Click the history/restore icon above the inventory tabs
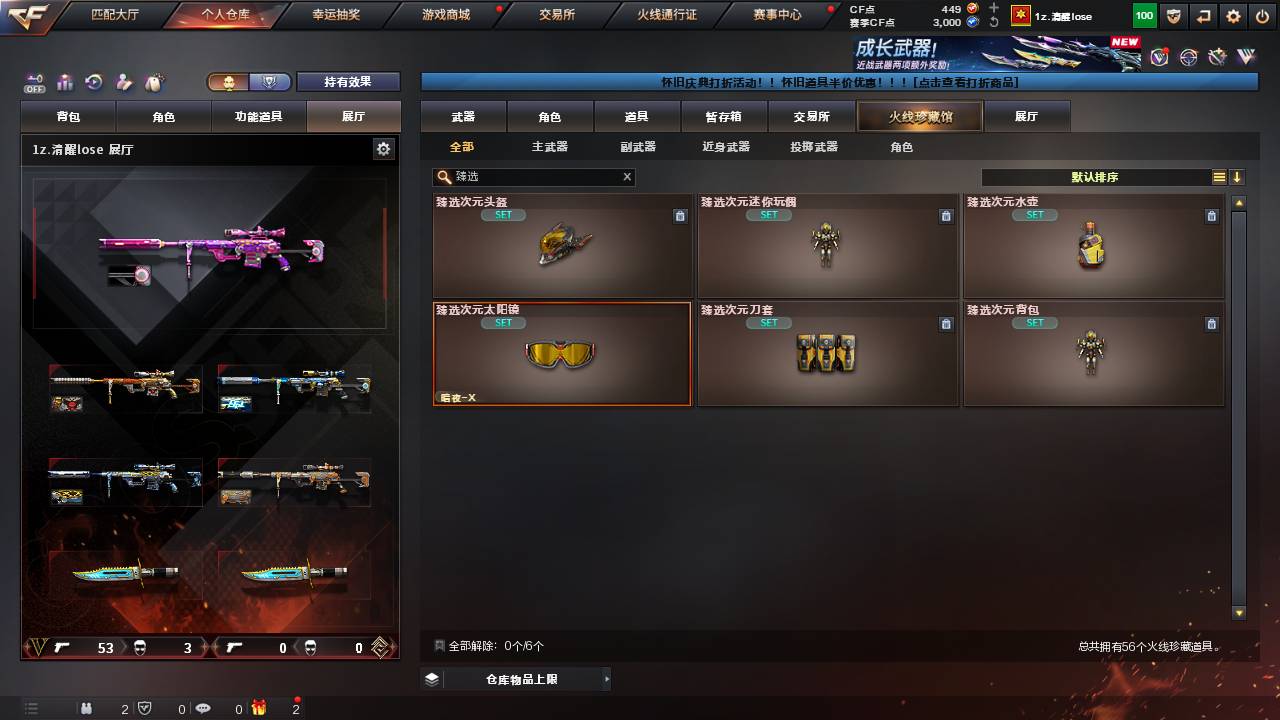 click(94, 83)
